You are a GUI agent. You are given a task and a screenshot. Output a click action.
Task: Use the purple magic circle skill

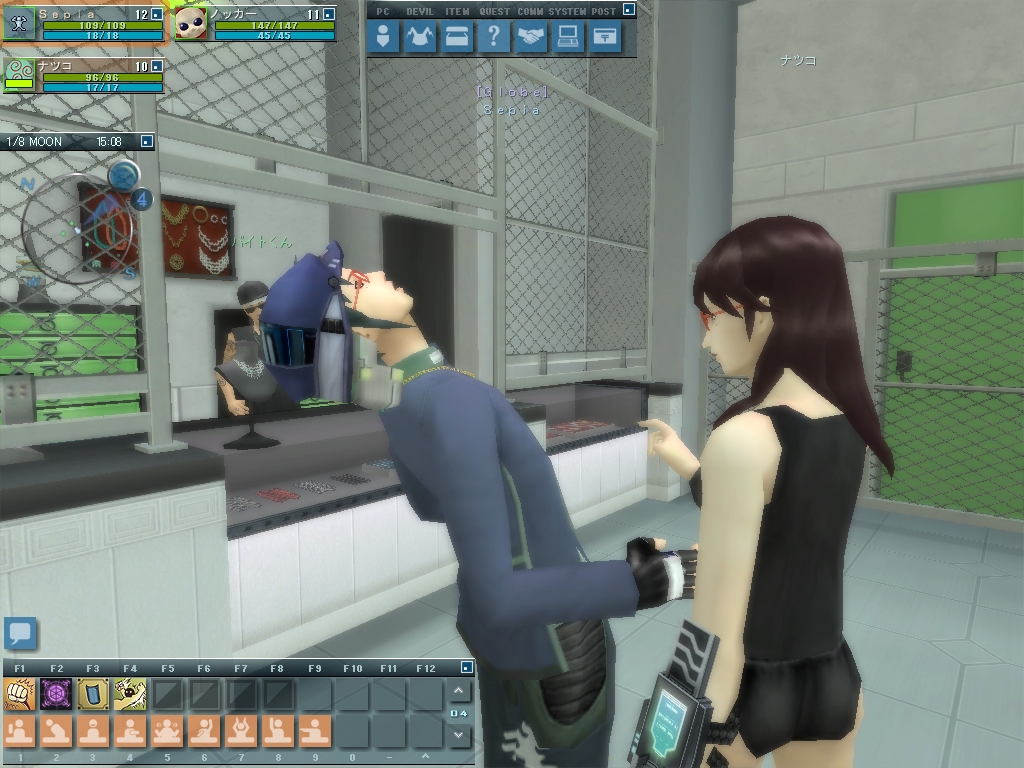click(x=56, y=693)
